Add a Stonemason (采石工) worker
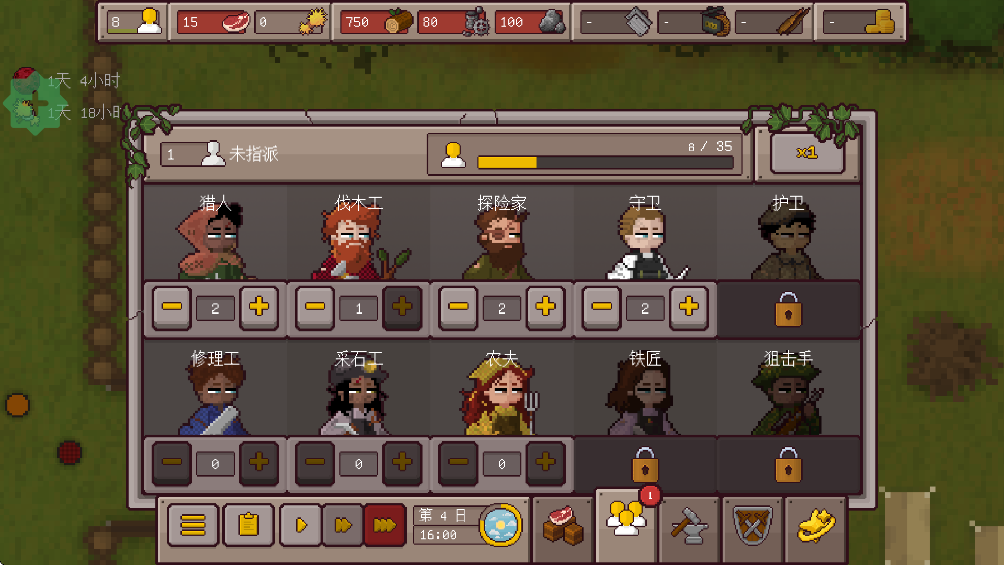The width and height of the screenshot is (1004, 565). click(402, 463)
